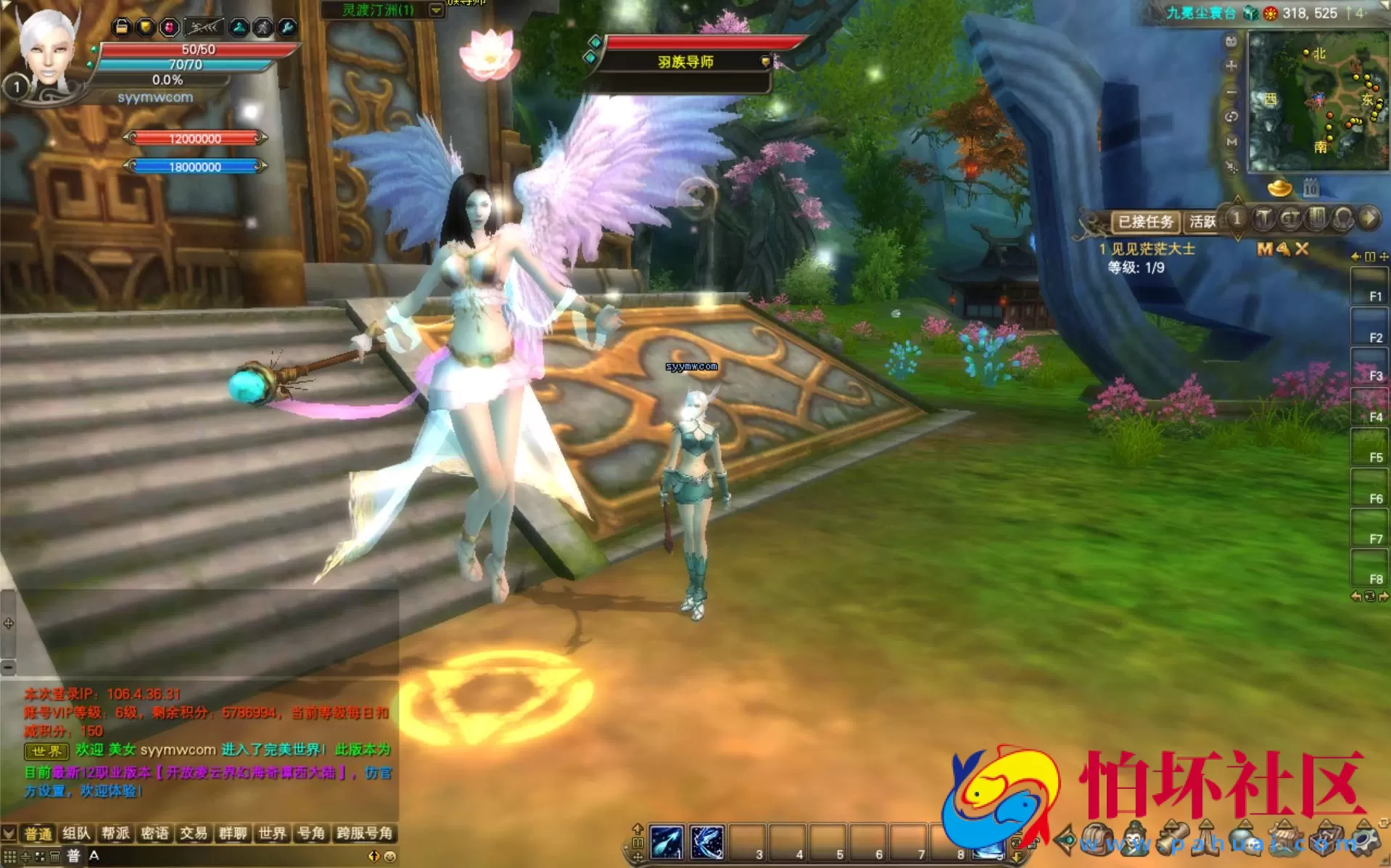This screenshot has height=868, width=1391.
Task: Select the 羽族导师 target name frame
Action: (685, 62)
